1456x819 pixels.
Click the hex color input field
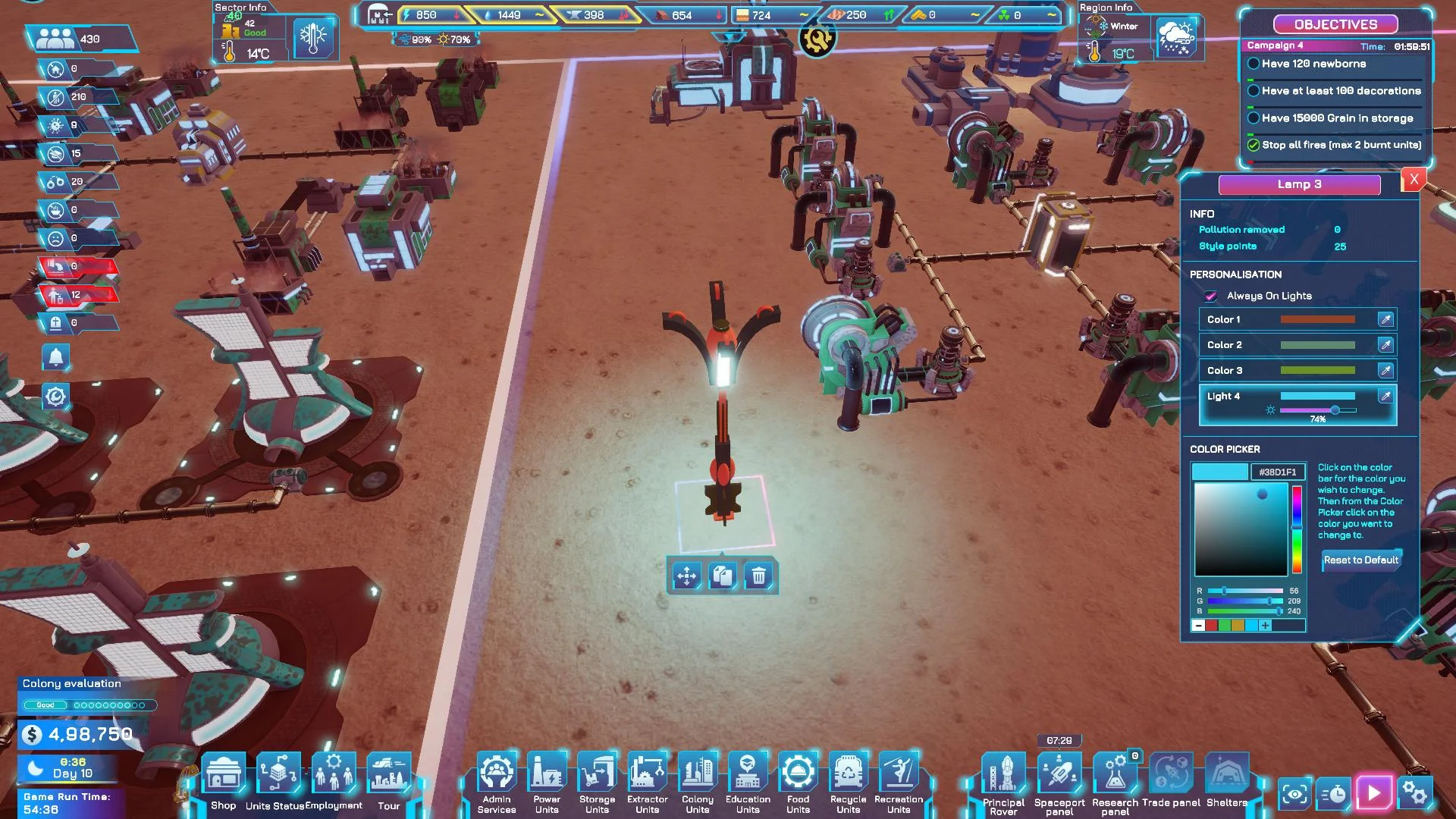click(x=1277, y=472)
